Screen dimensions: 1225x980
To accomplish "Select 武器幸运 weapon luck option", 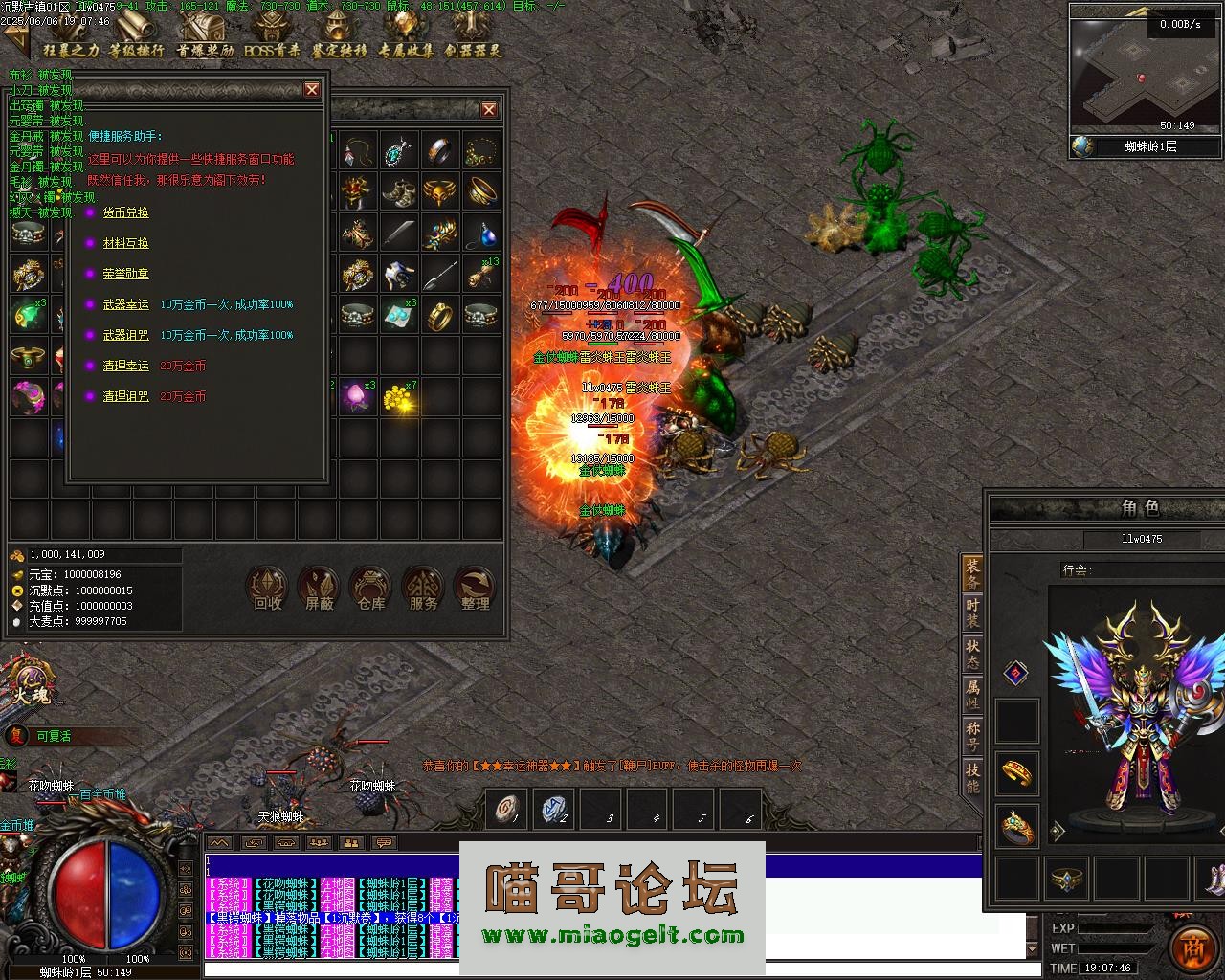I will pos(125,304).
